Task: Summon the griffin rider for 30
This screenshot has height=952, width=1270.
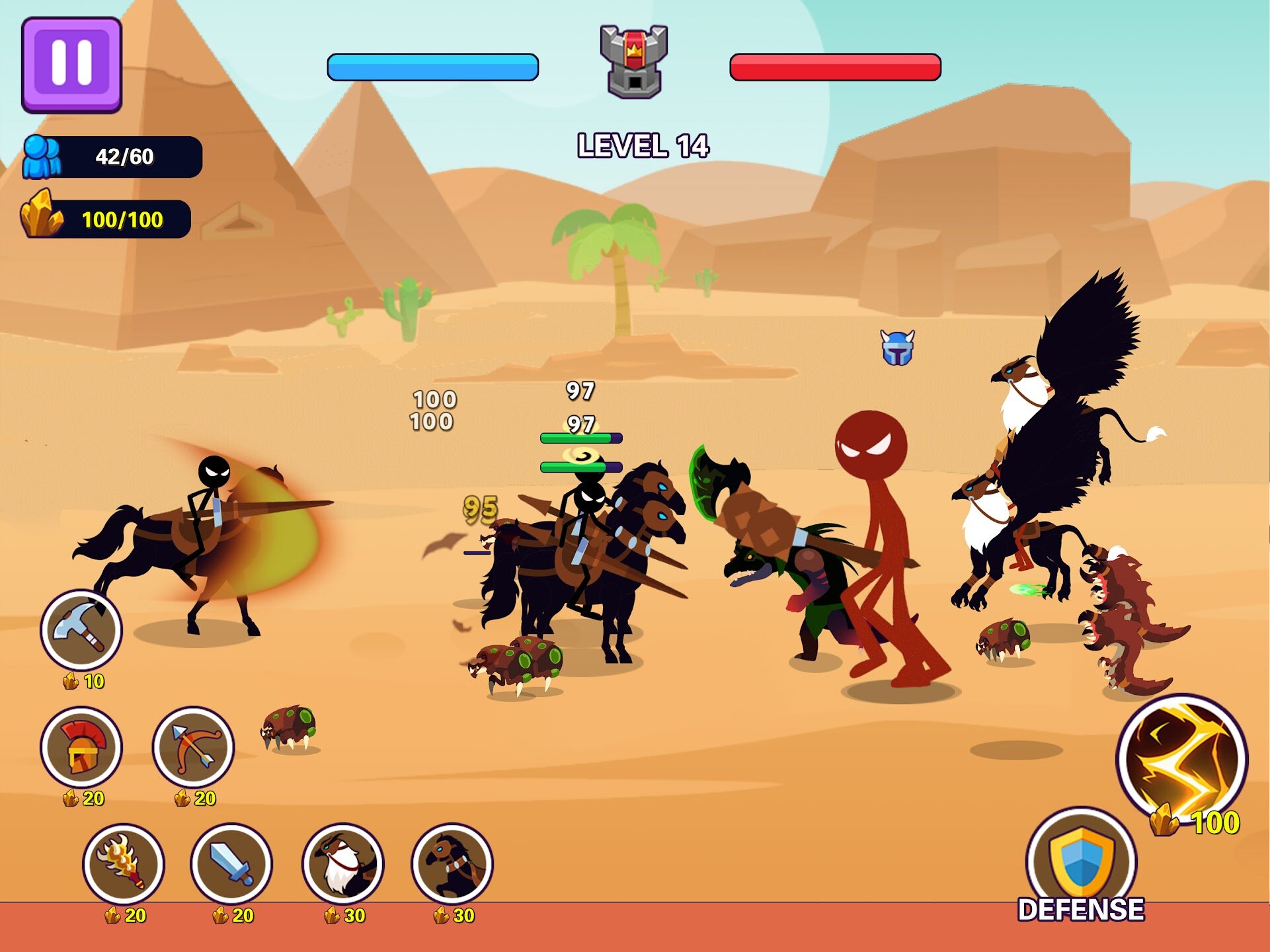Action: click(342, 863)
